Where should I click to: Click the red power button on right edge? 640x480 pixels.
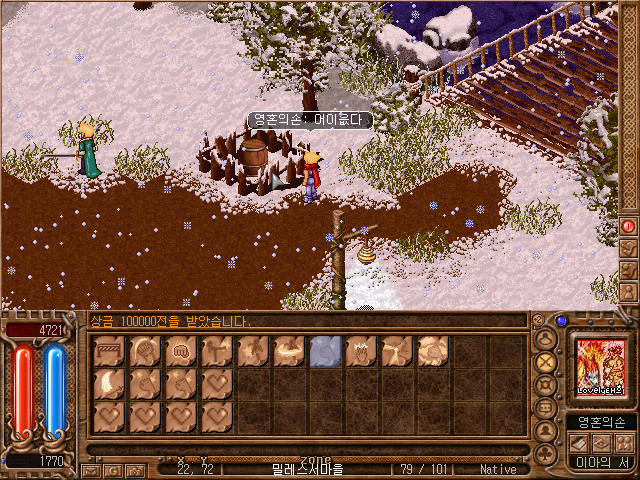(x=629, y=226)
